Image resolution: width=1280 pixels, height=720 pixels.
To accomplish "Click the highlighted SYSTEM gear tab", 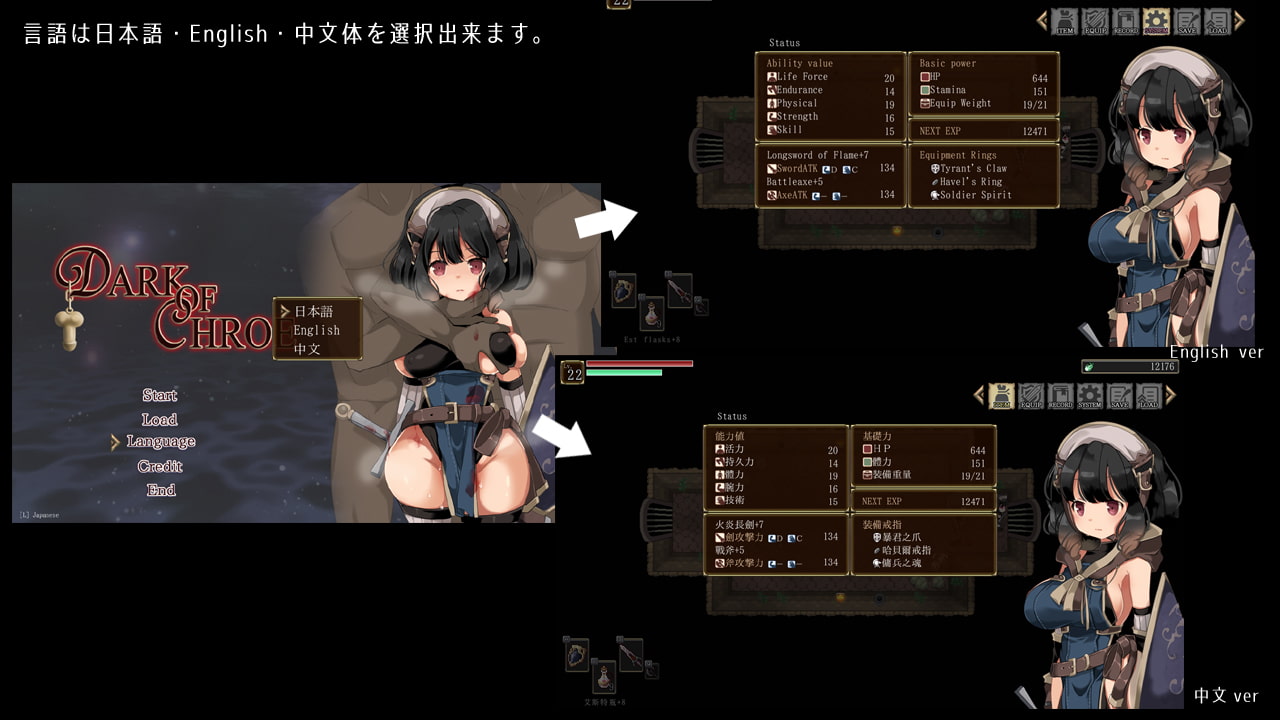I will click(x=1156, y=21).
